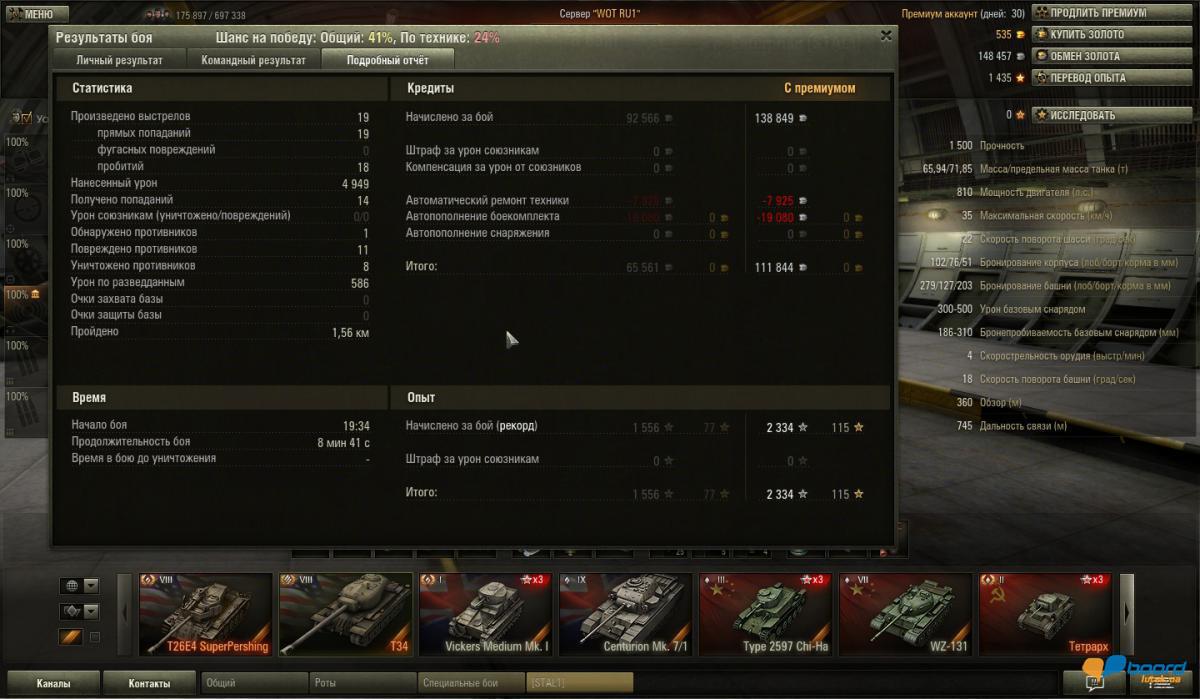
Task: Open ОБМЕН ЗОЛОТА exchange
Action: point(1084,56)
